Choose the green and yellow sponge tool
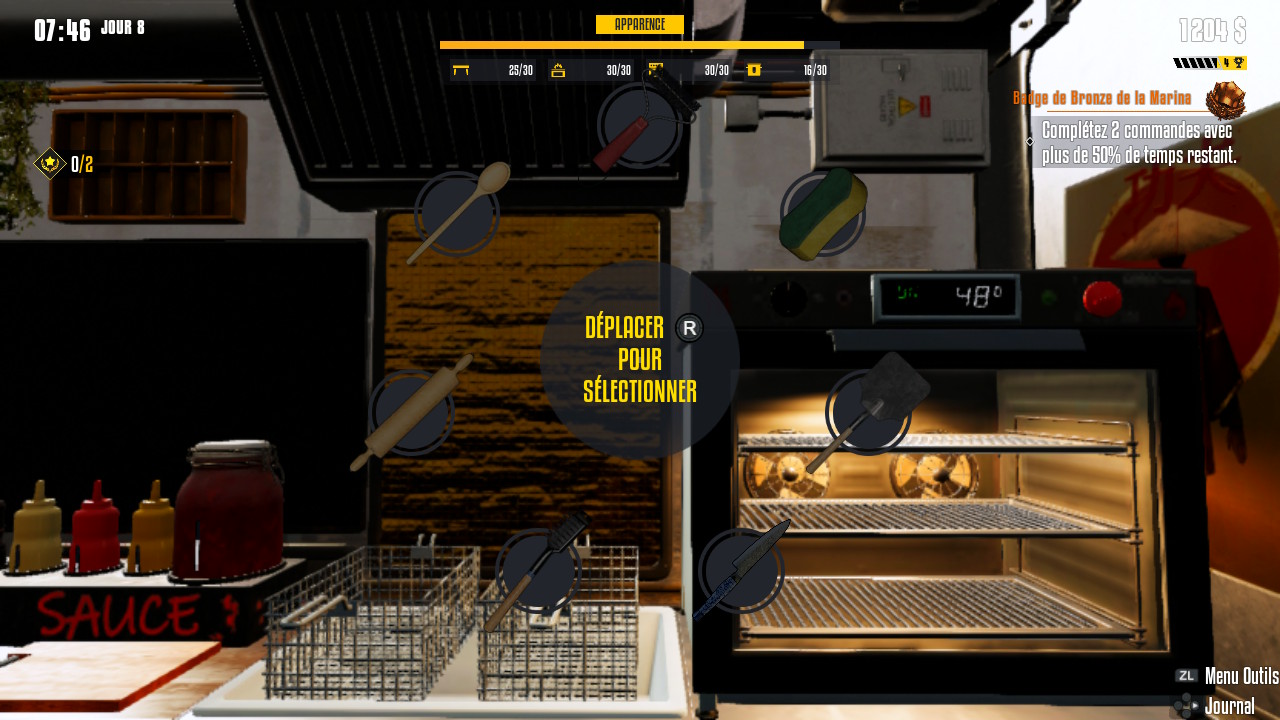The image size is (1280, 720). [822, 213]
